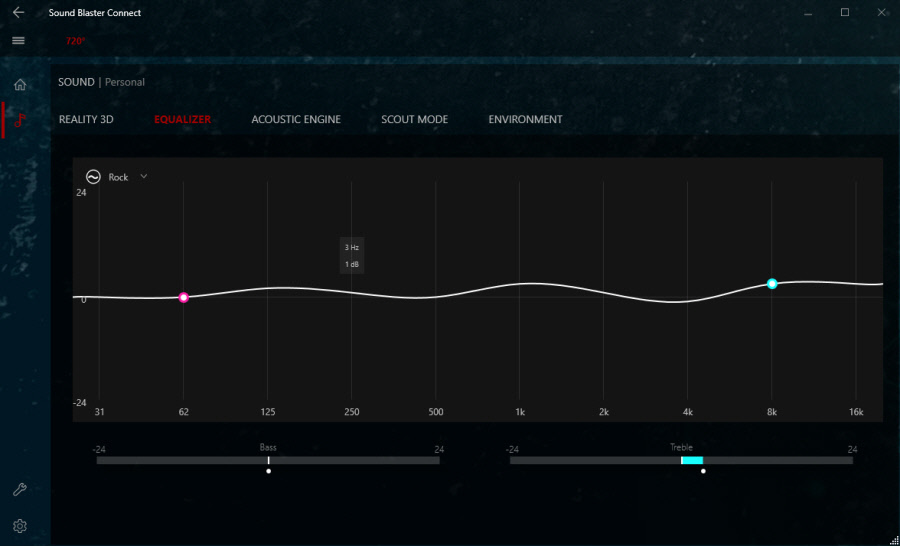Image resolution: width=900 pixels, height=546 pixels.
Task: Select the Scout Mode tab
Action: (414, 120)
